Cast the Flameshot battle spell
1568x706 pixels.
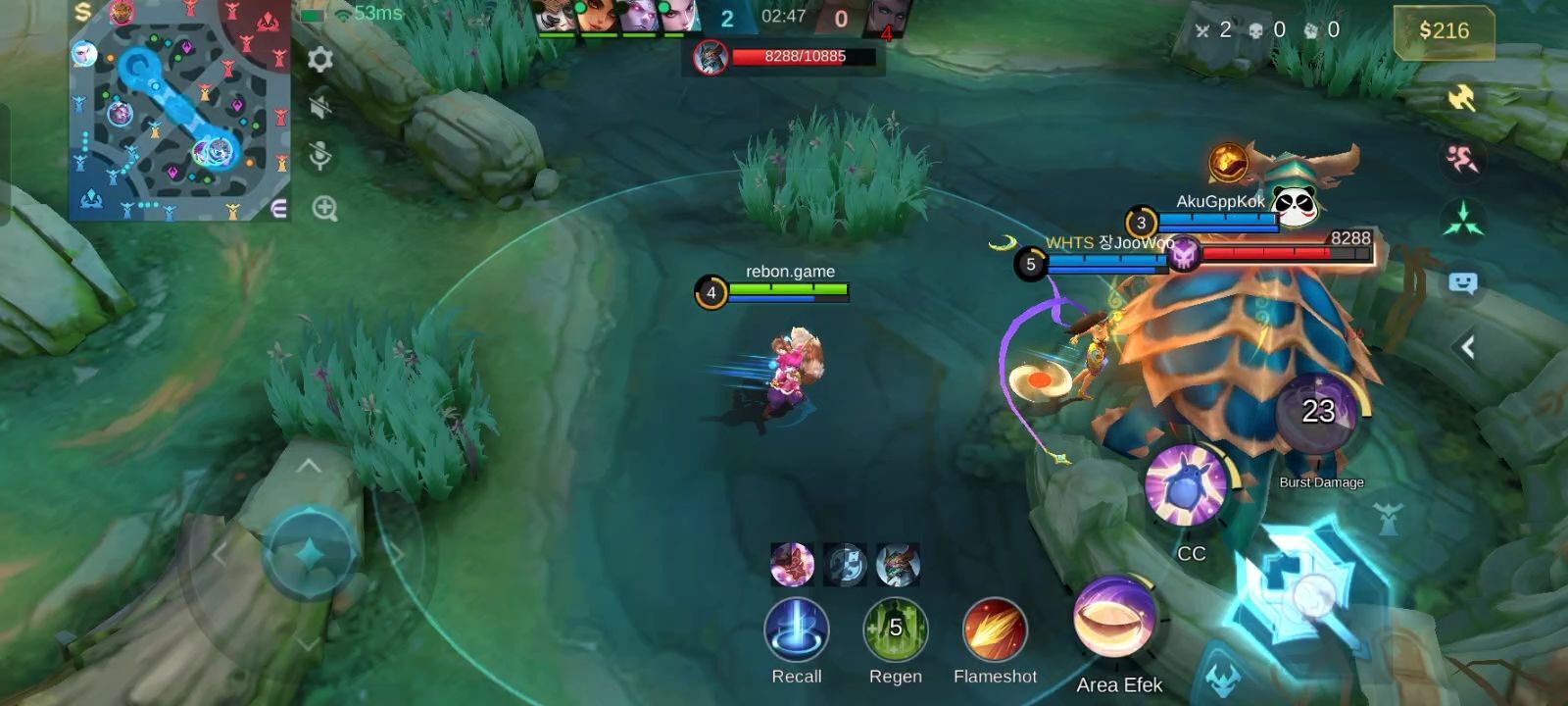(x=995, y=630)
